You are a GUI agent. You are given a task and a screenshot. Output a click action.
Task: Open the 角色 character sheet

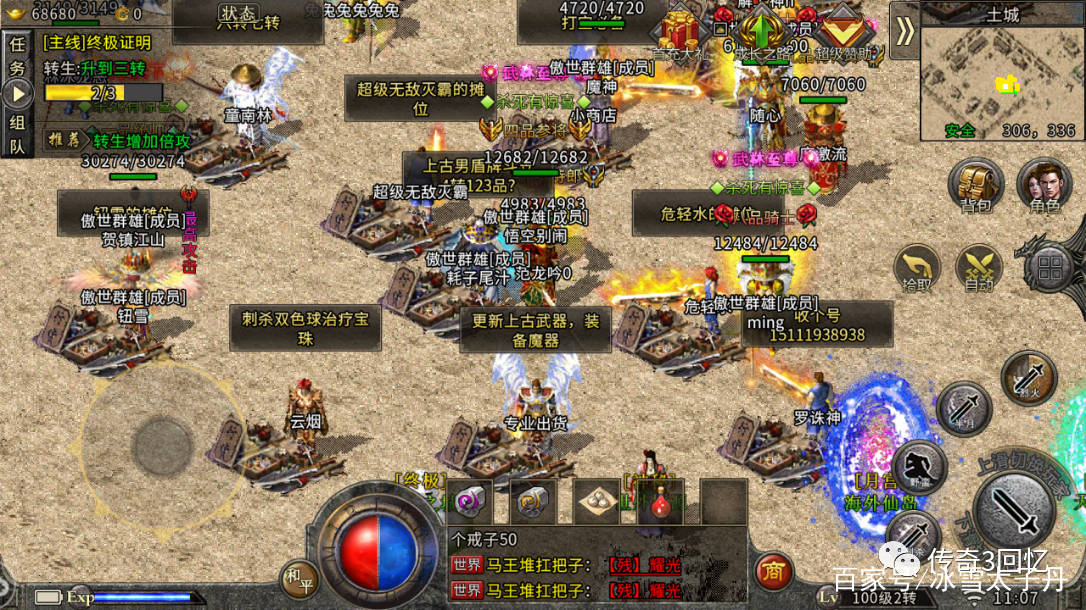pos(1044,186)
